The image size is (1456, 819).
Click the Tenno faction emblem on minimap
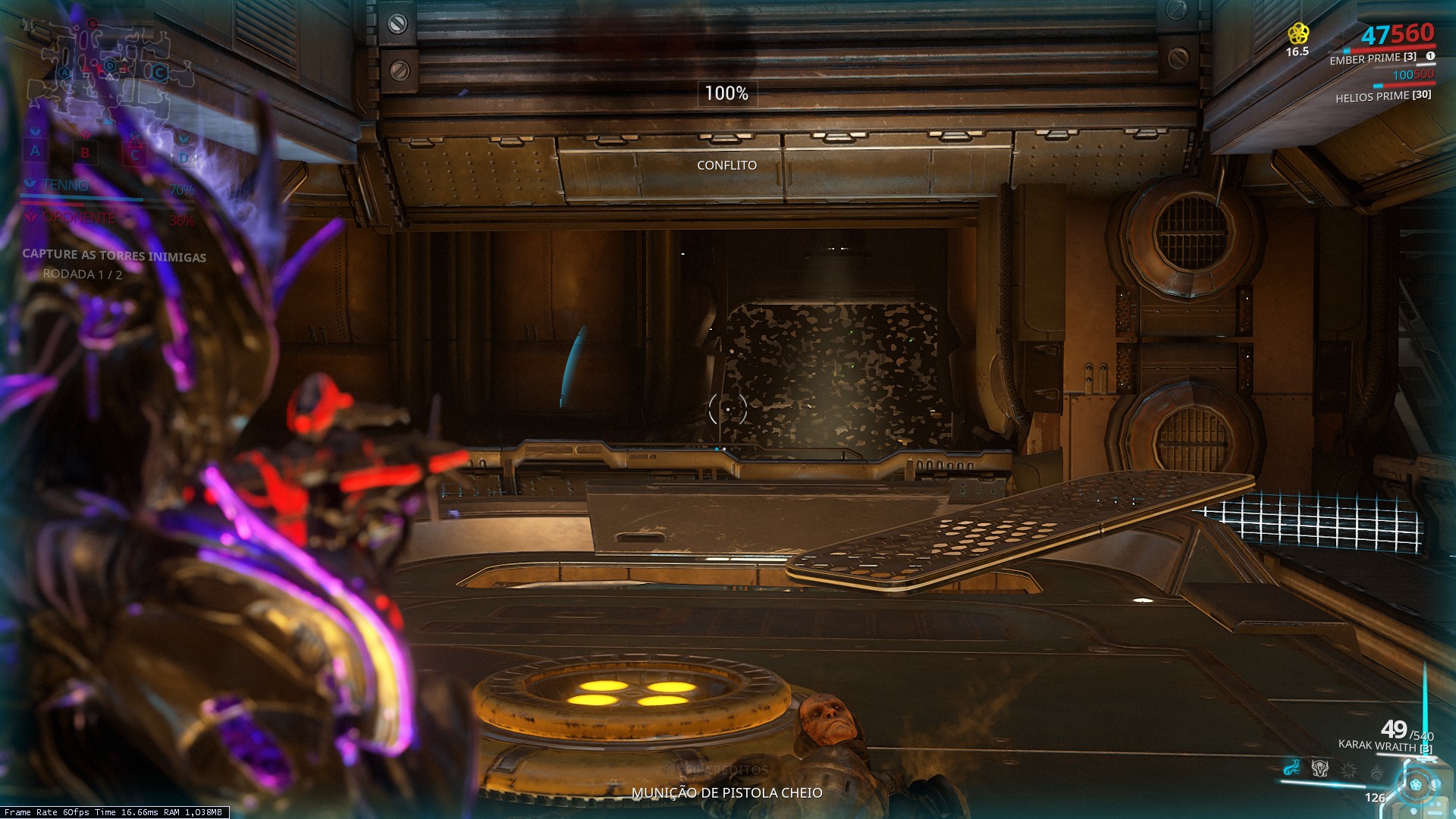click(30, 183)
